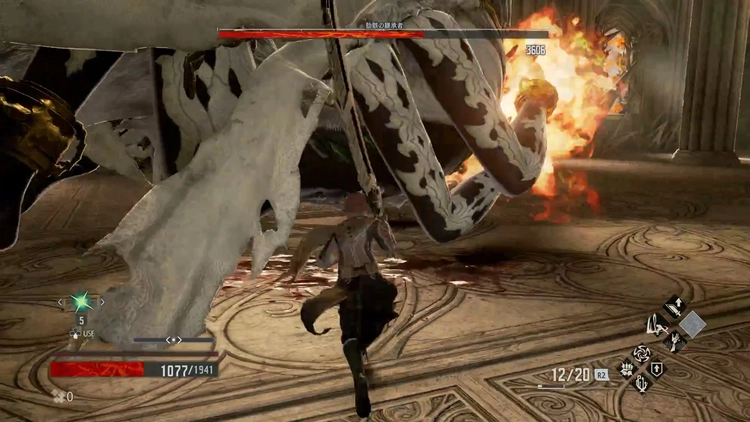The height and width of the screenshot is (422, 750).
Task: Use the green star quick item
Action: (x=81, y=301)
